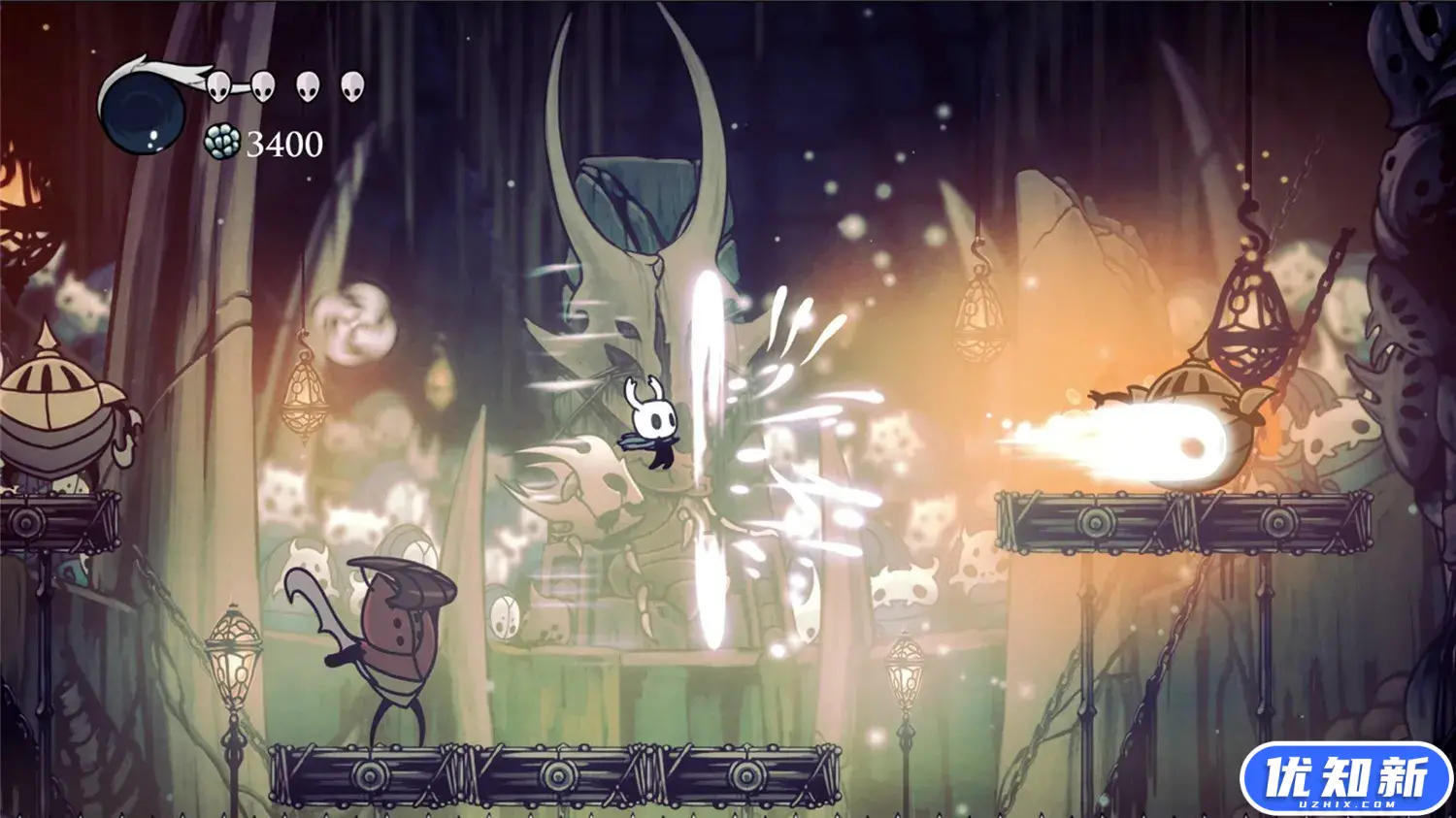Image resolution: width=1456 pixels, height=818 pixels.
Task: Click the lamppost on the lower left
Action: tap(233, 660)
